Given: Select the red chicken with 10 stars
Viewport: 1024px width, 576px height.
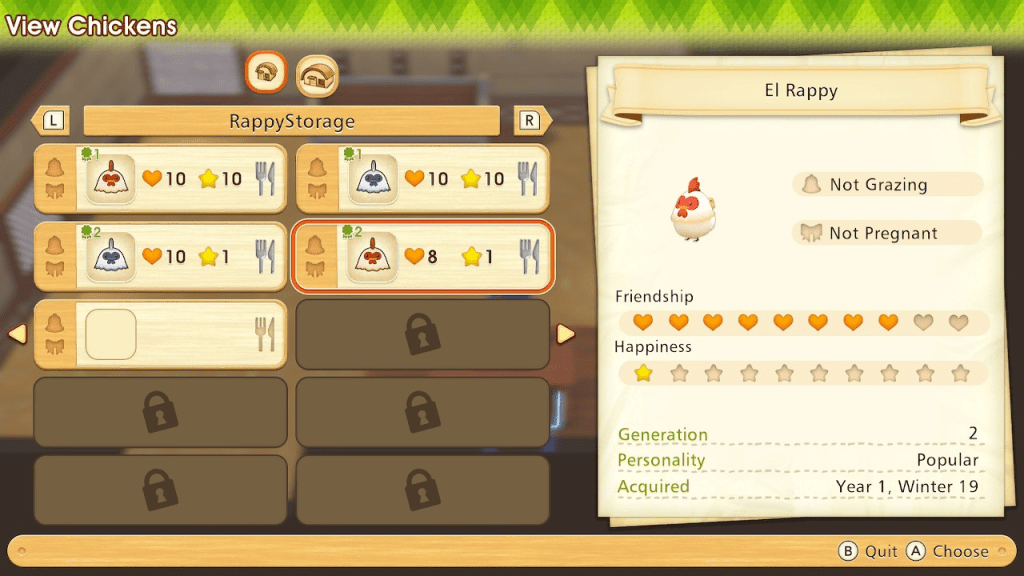Looking at the screenshot, I should 160,179.
